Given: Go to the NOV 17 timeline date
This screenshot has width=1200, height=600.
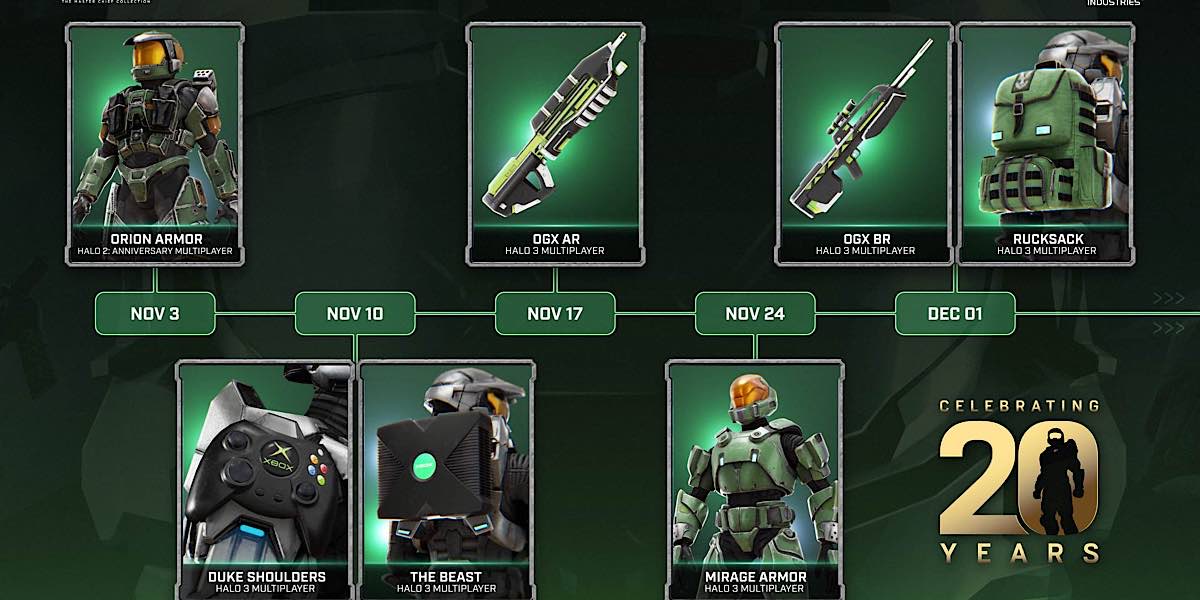Looking at the screenshot, I should click(555, 314).
